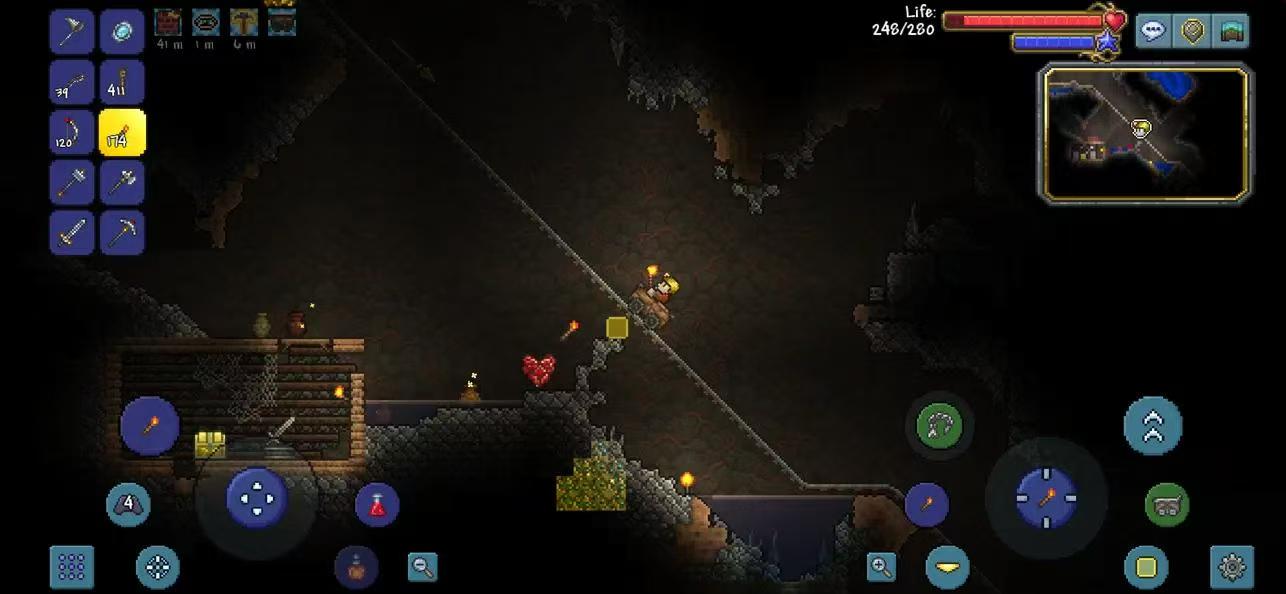This screenshot has height=594, width=1286.
Task: Tap the quick mana potion button
Action: coord(356,568)
